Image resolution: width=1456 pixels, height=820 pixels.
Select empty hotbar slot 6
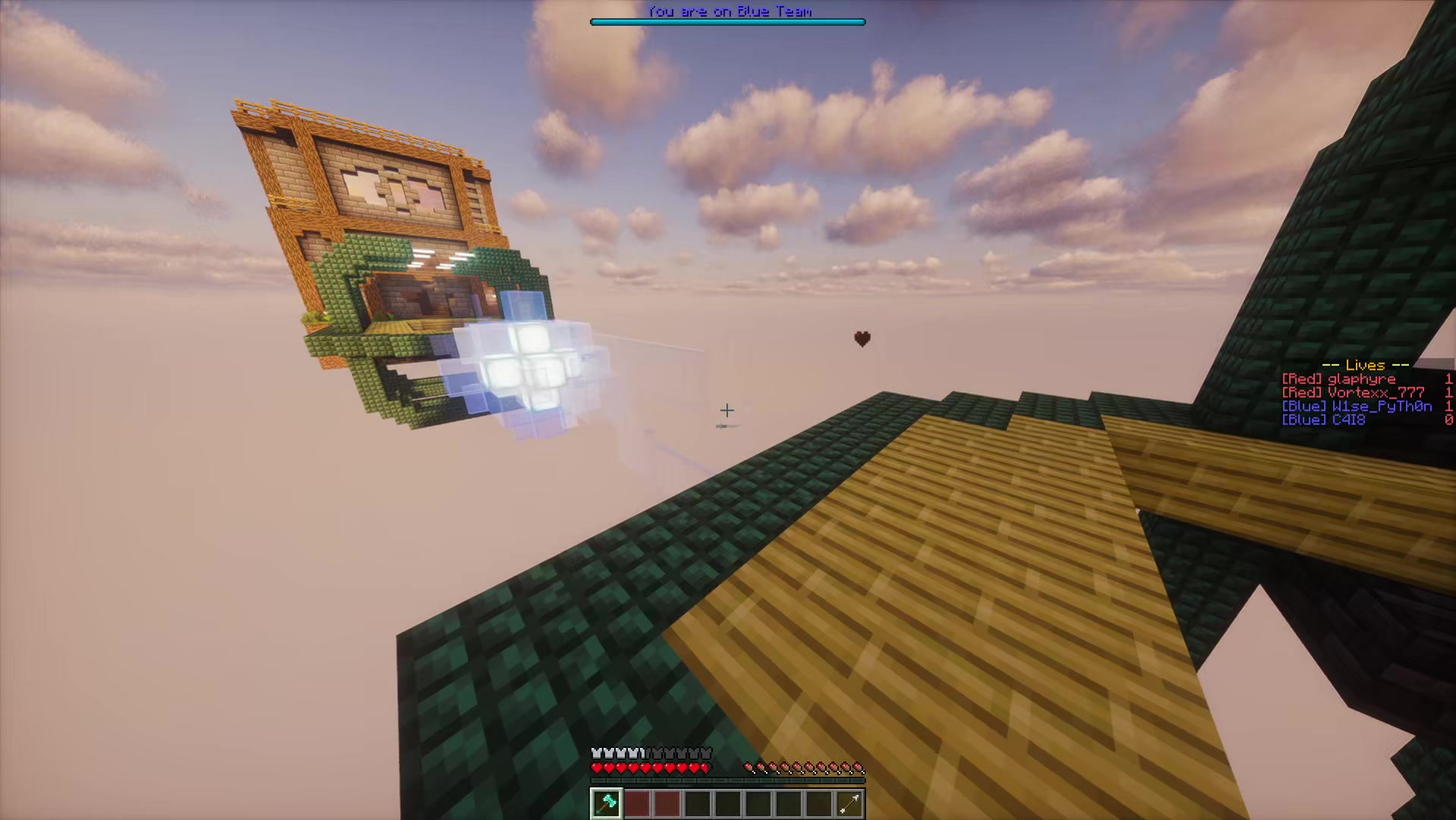click(758, 803)
